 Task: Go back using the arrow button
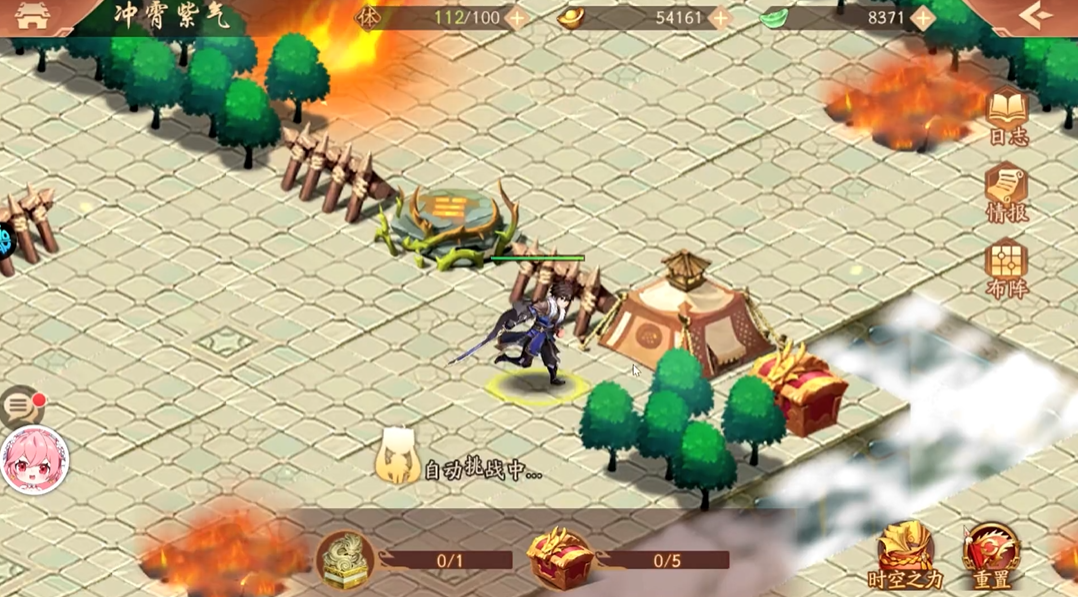click(x=1035, y=17)
